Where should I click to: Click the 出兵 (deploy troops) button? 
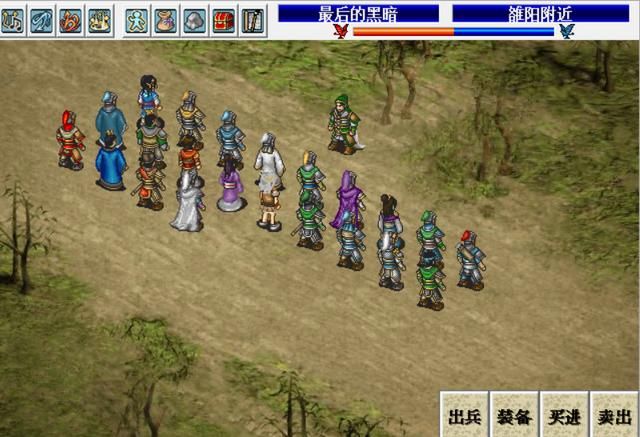465,415
